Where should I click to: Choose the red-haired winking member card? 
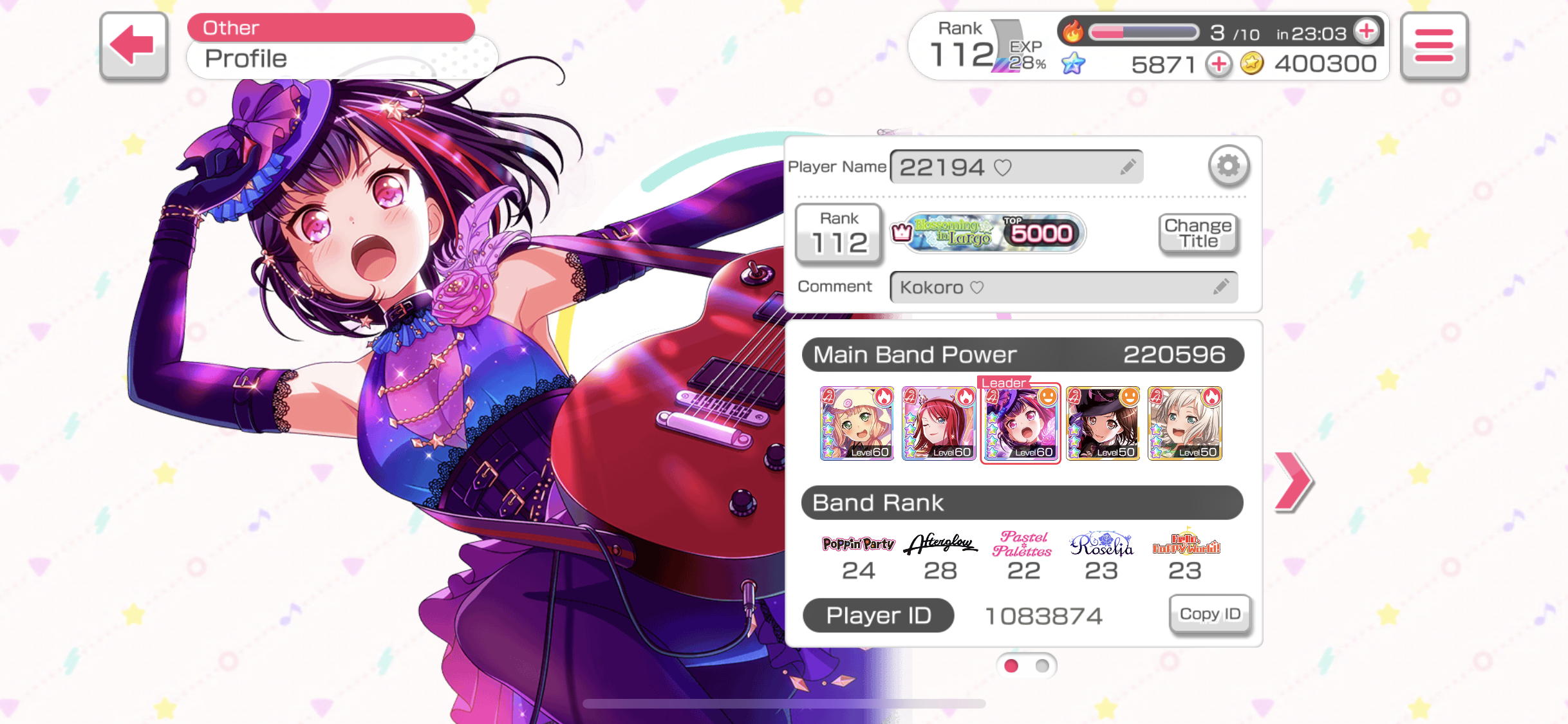pyautogui.click(x=938, y=423)
